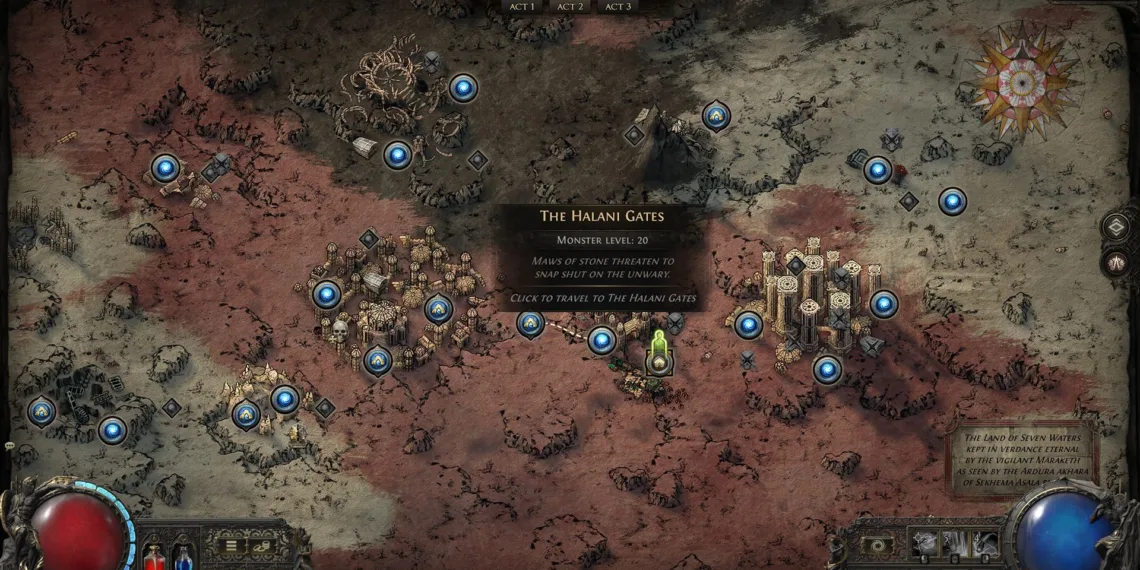Use the red life flask
1140x570 pixels.
click(153, 555)
